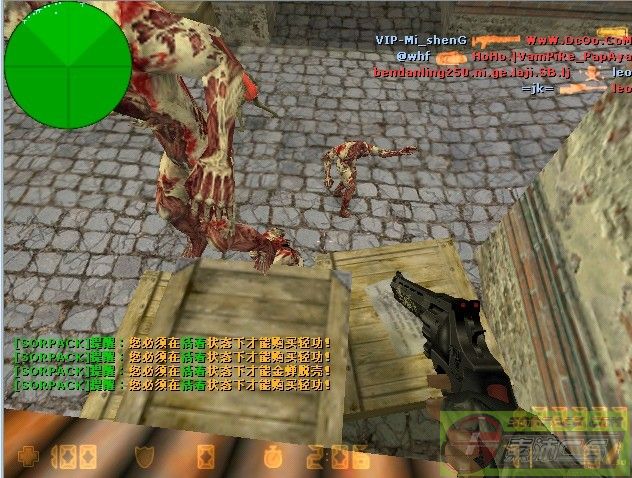Select the VIP-Mi_shenG kill feed entry
The image size is (632, 478).
[x=421, y=40]
